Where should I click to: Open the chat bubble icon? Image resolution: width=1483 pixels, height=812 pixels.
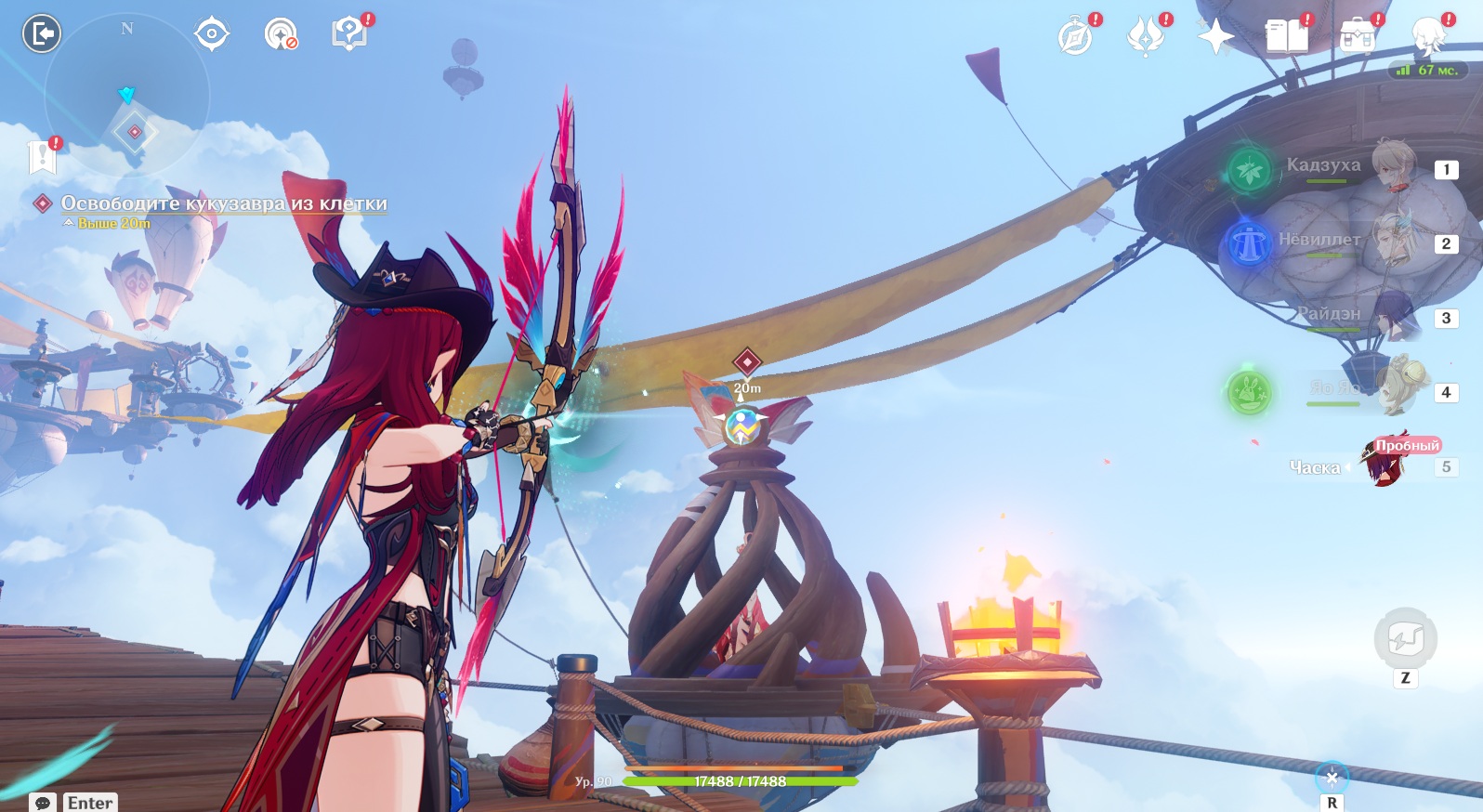tap(42, 803)
